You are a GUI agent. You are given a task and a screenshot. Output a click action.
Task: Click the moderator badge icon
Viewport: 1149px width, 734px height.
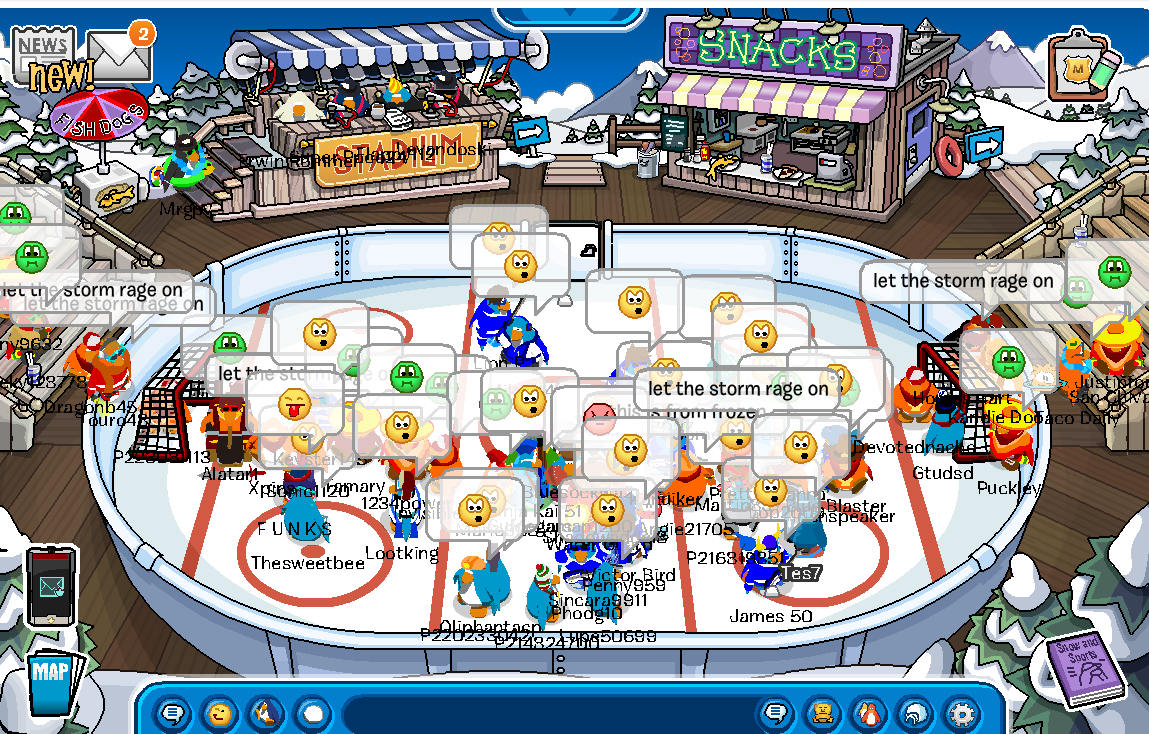click(x=1078, y=68)
